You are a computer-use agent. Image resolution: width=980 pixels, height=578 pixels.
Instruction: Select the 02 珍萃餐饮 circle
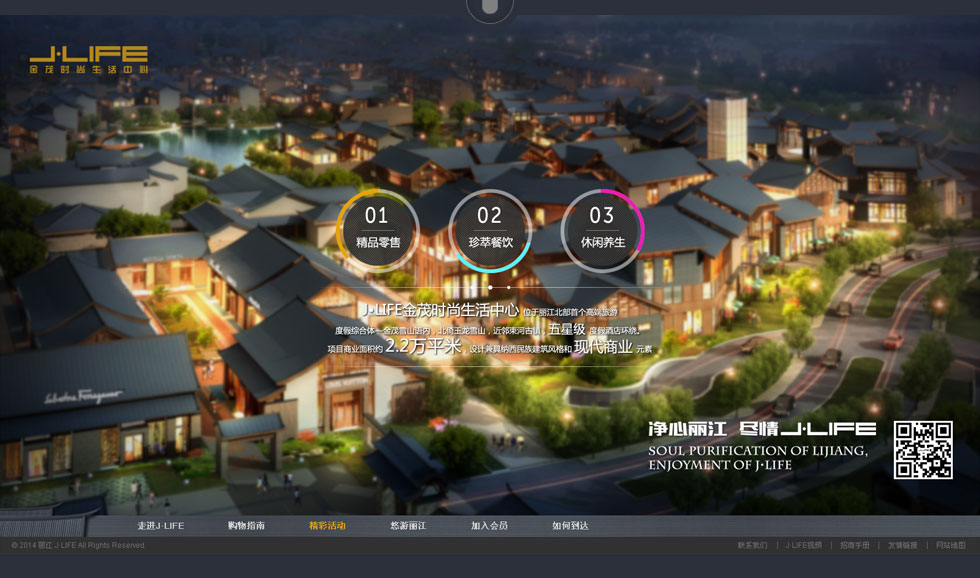(490, 230)
